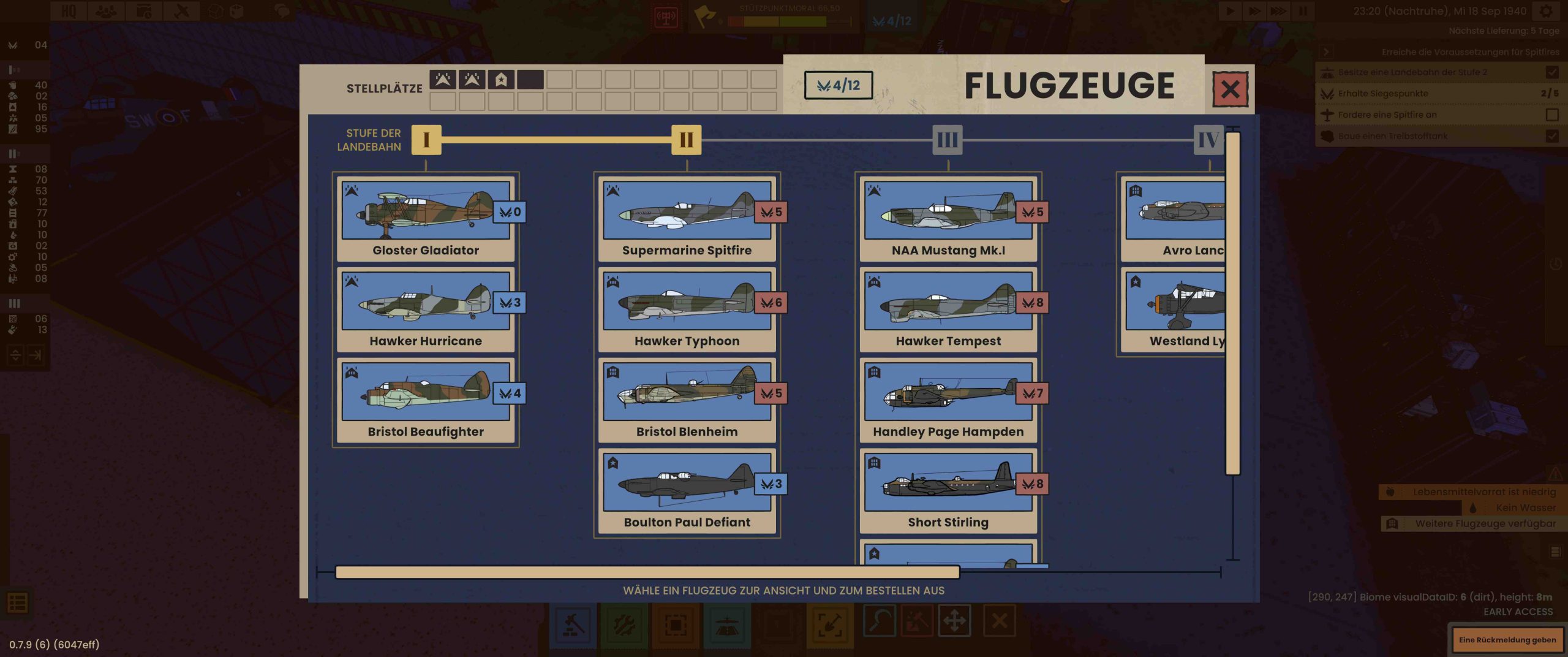Check the box for Fordere eine Spitfire an
Image resolution: width=1568 pixels, height=657 pixels.
coord(1552,114)
